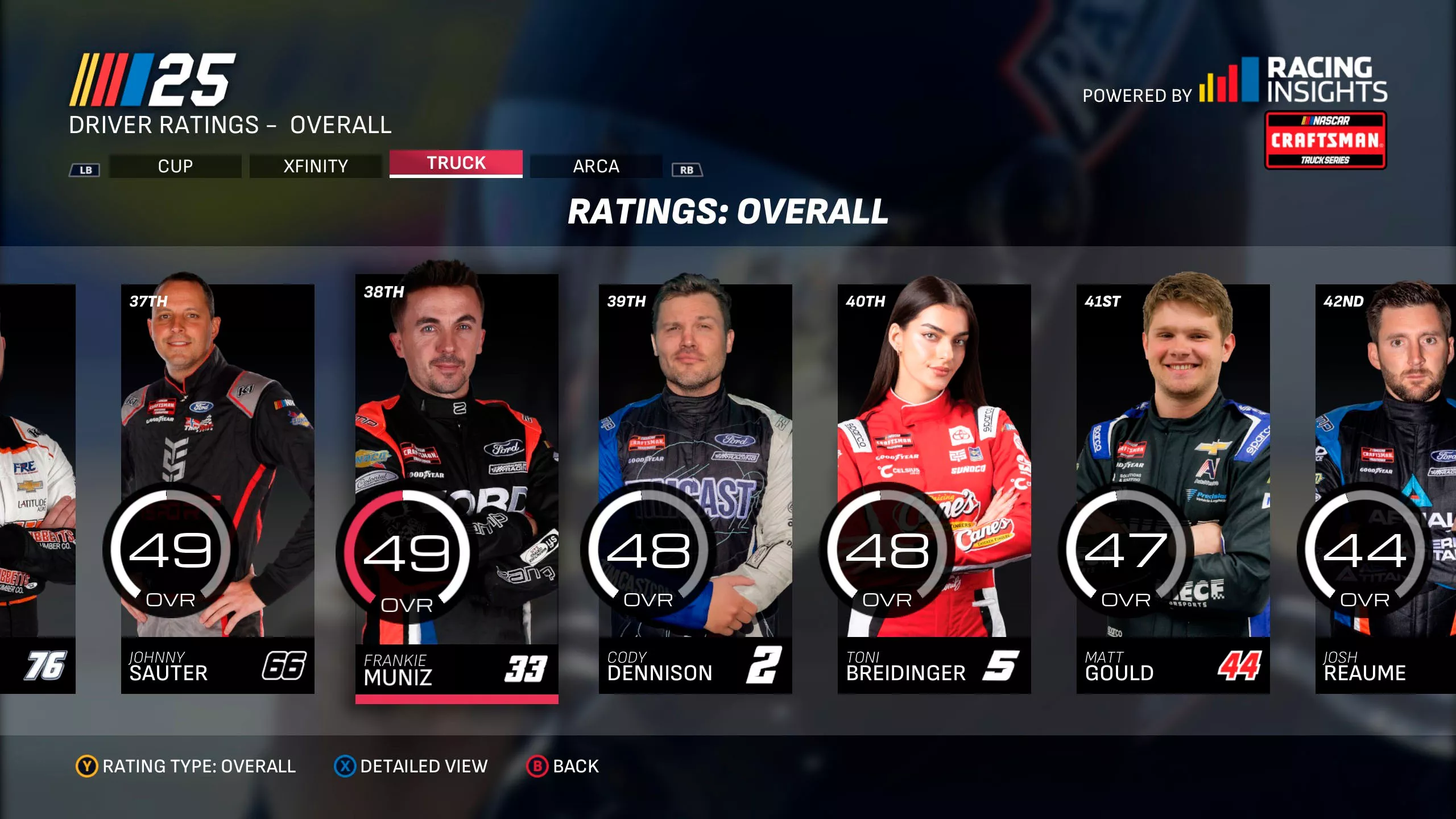
Task: Choose the Matt Gould driver card
Action: pos(1173,489)
